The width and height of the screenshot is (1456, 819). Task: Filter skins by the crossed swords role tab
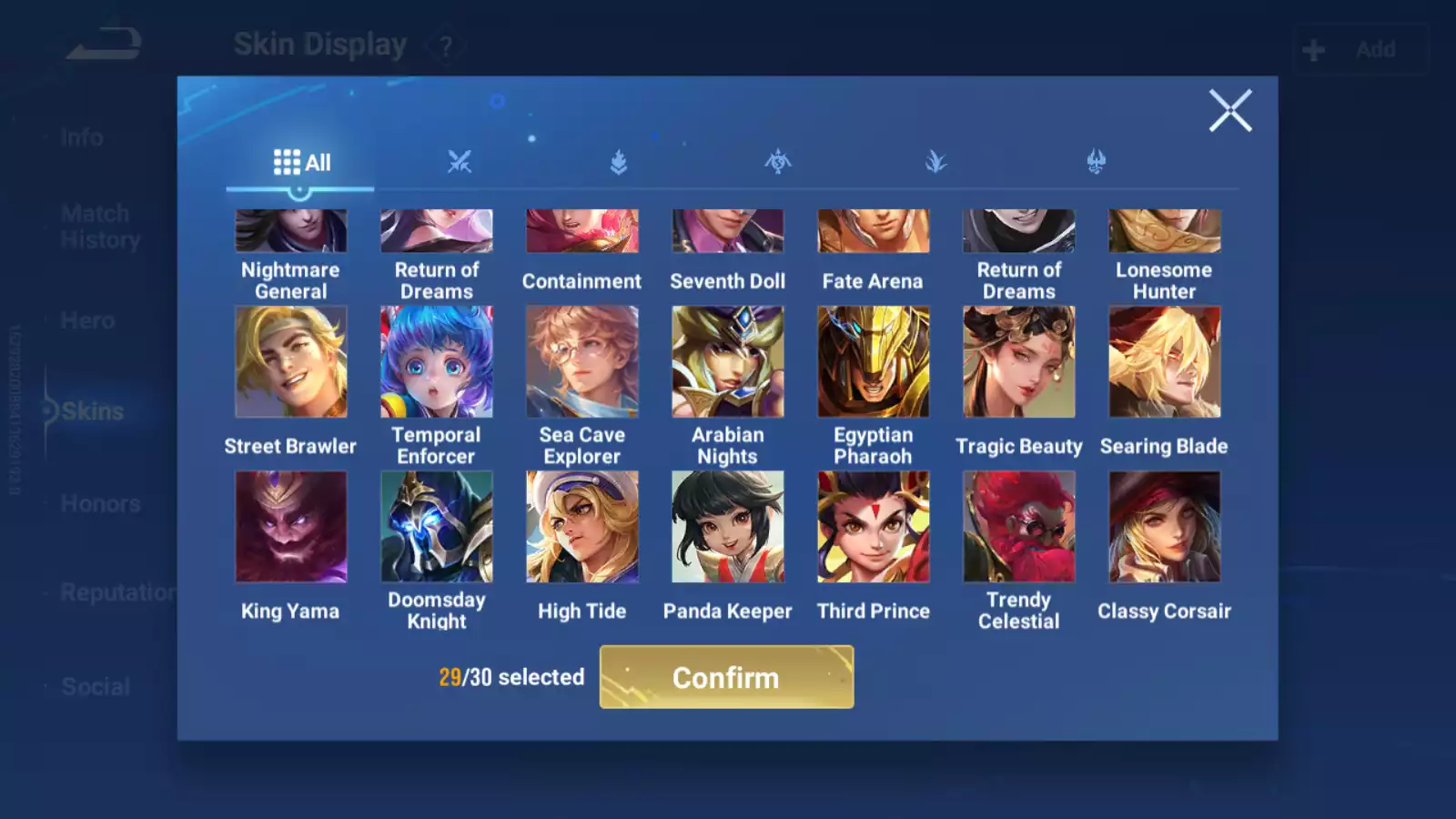point(460,163)
